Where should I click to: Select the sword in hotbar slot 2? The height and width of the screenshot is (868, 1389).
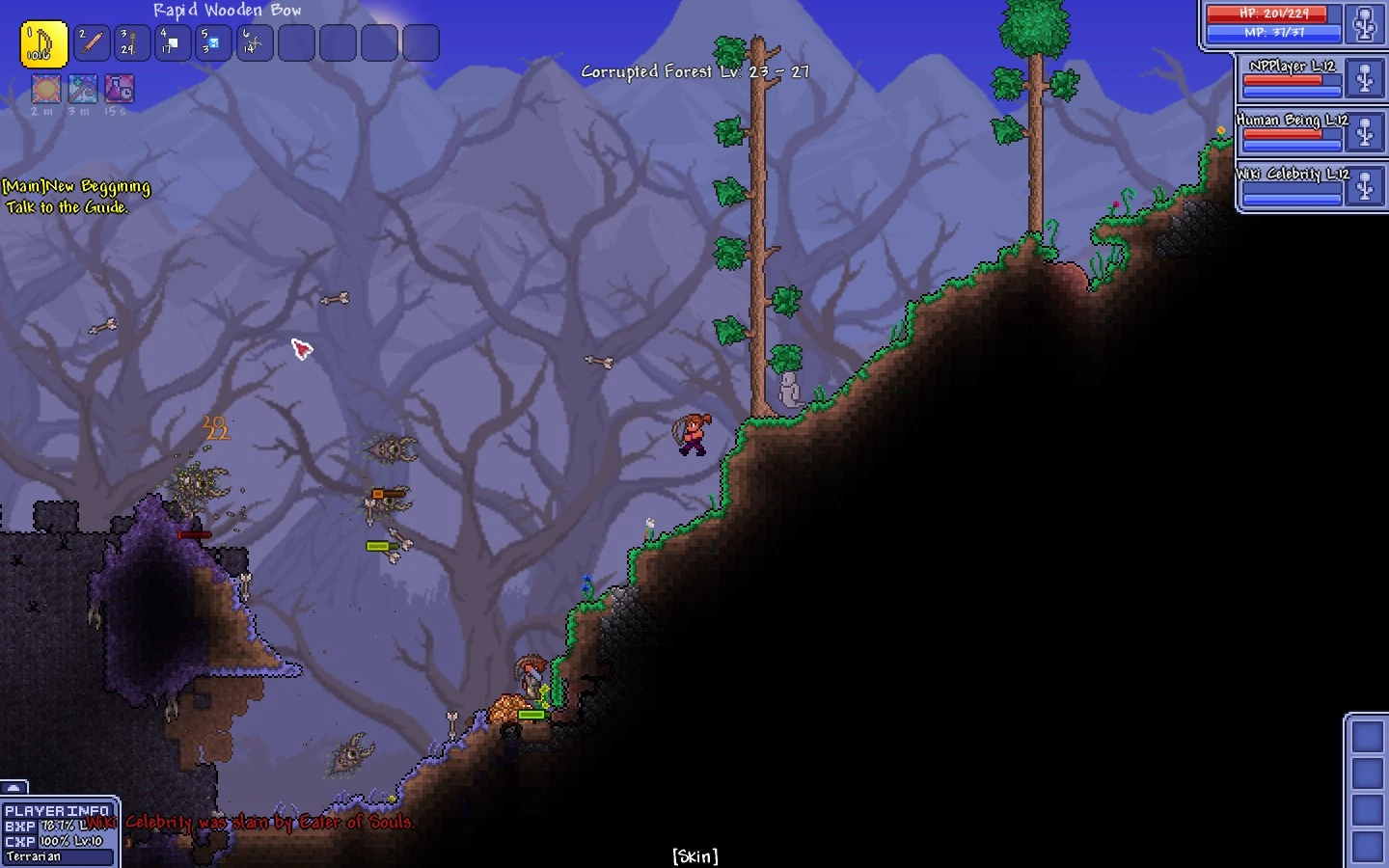(x=92, y=42)
